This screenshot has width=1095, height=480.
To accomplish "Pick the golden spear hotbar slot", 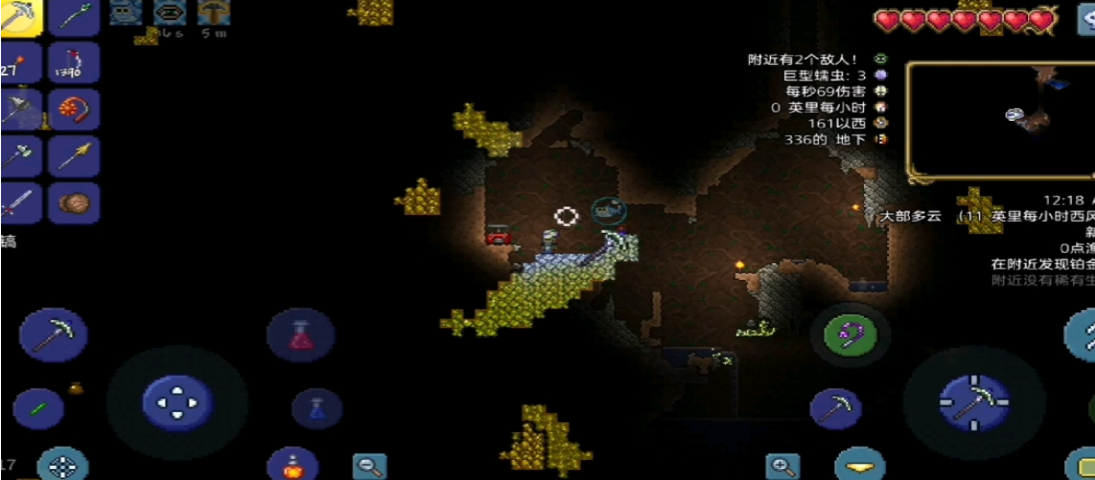I will (x=75, y=155).
